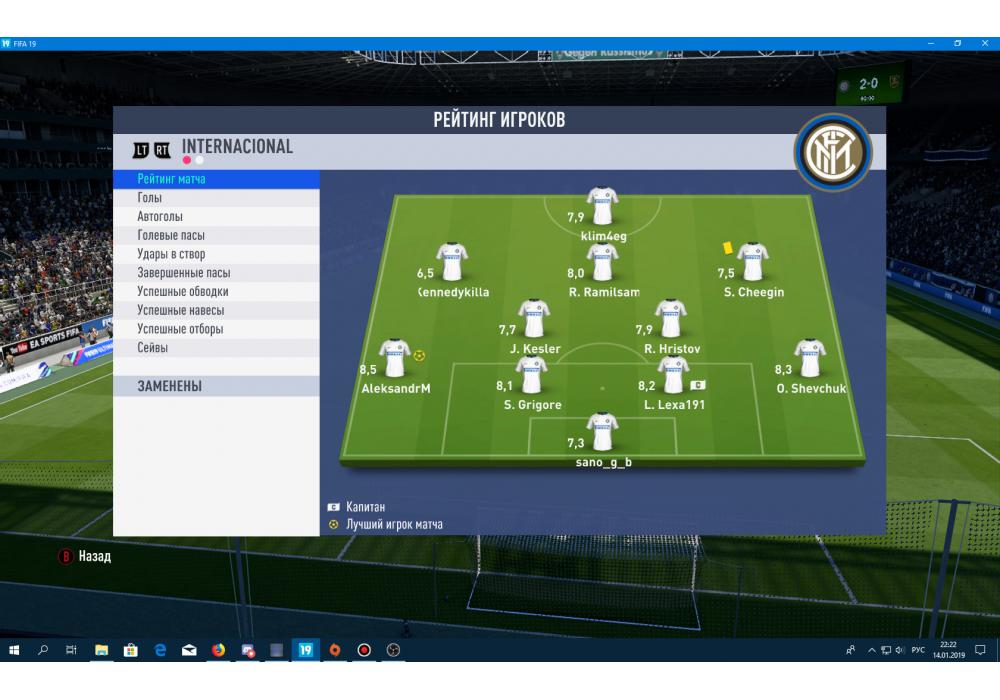The width and height of the screenshot is (1000, 700).
Task: Select player klim4eg on the pitch
Action: coord(602,207)
